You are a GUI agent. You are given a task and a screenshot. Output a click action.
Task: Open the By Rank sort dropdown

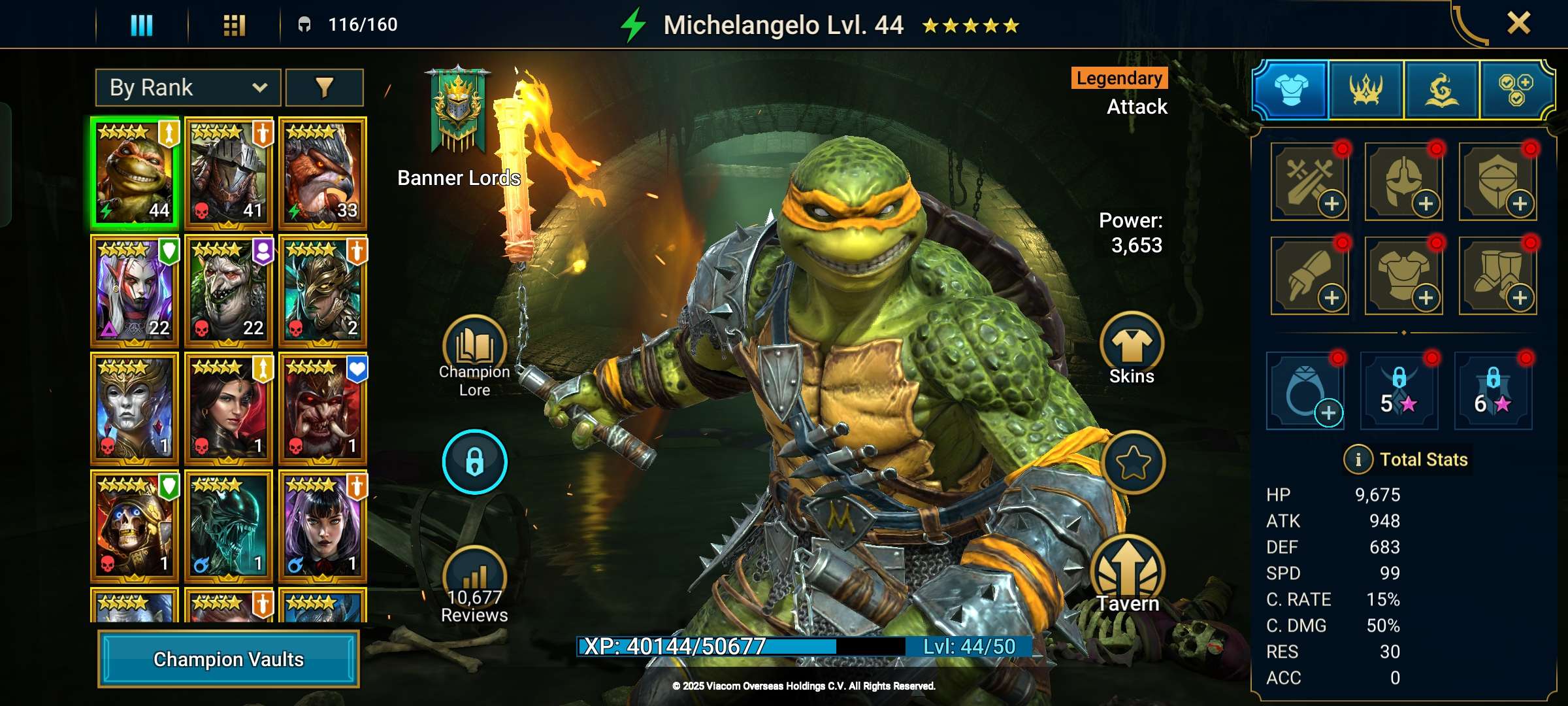tap(188, 88)
